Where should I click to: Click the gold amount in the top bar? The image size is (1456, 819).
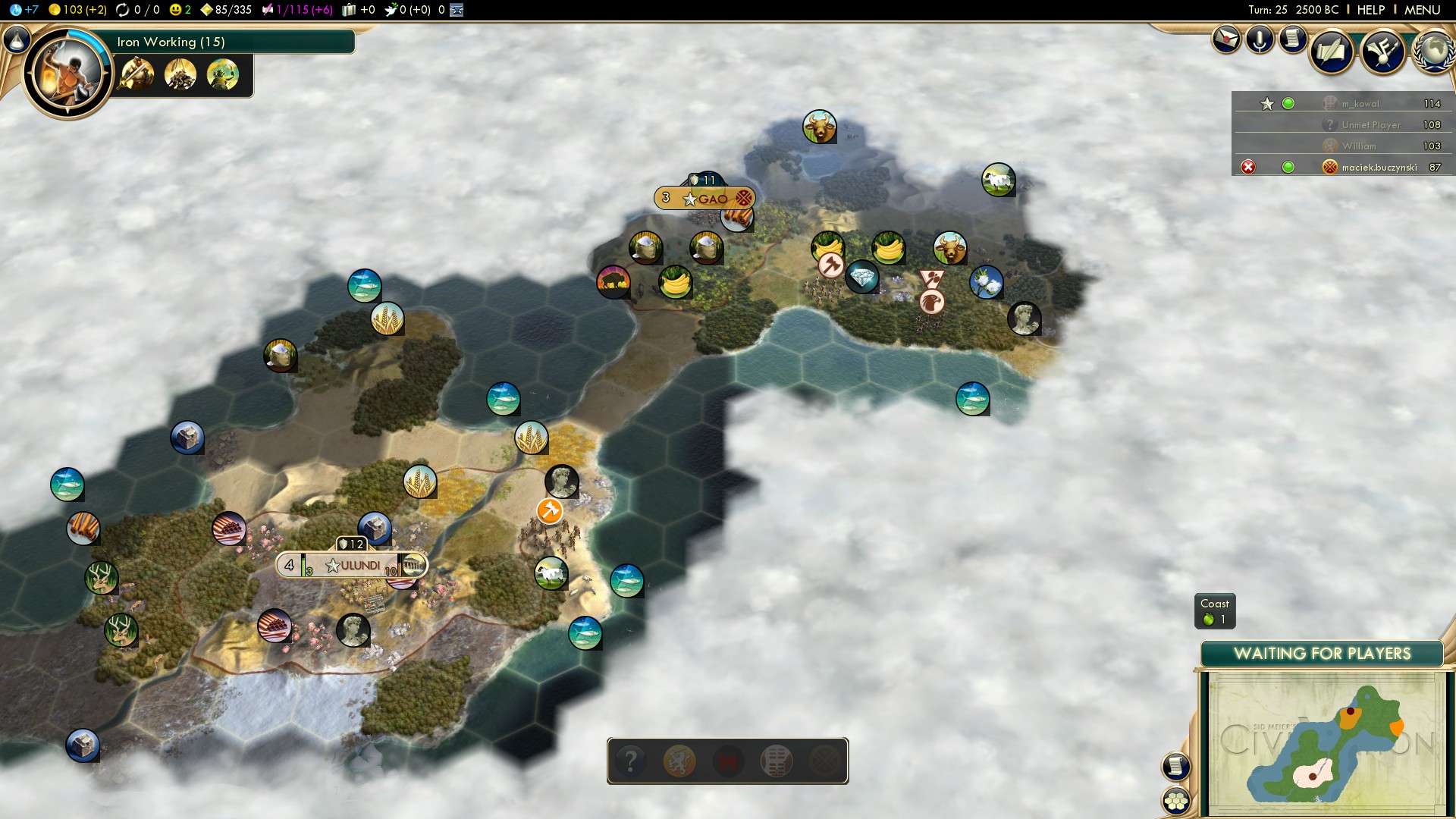tap(77, 10)
